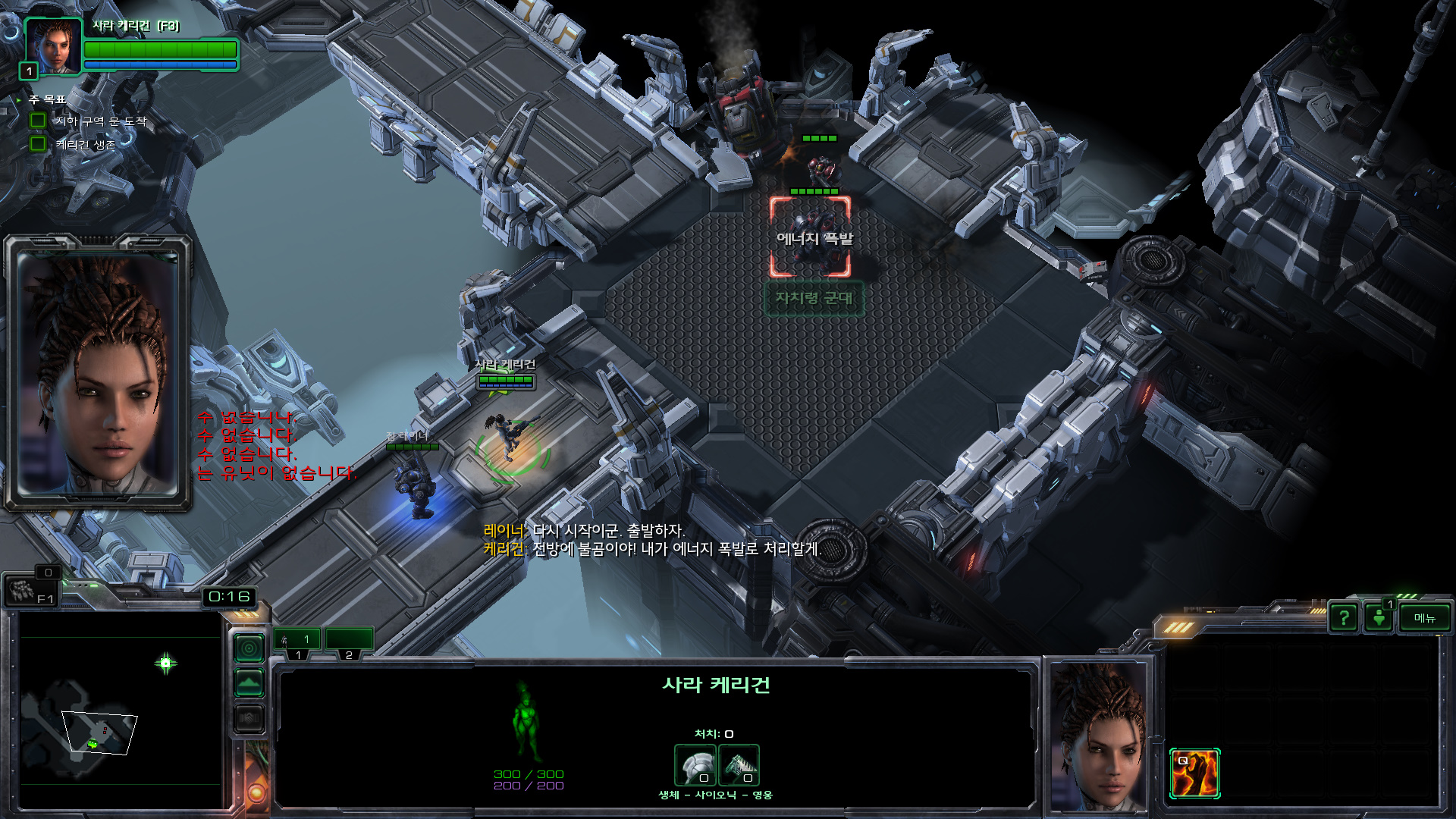Click the handshake alliance button

pos(249,717)
